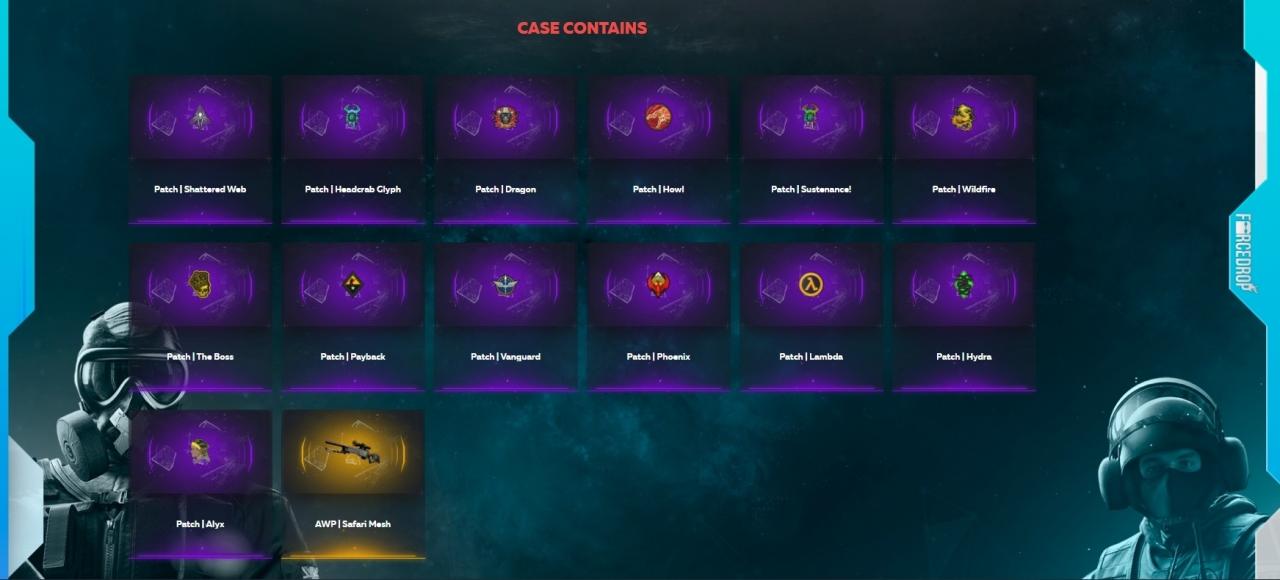Select the Patch | Sustenance! card
The height and width of the screenshot is (580, 1280).
tap(811, 148)
